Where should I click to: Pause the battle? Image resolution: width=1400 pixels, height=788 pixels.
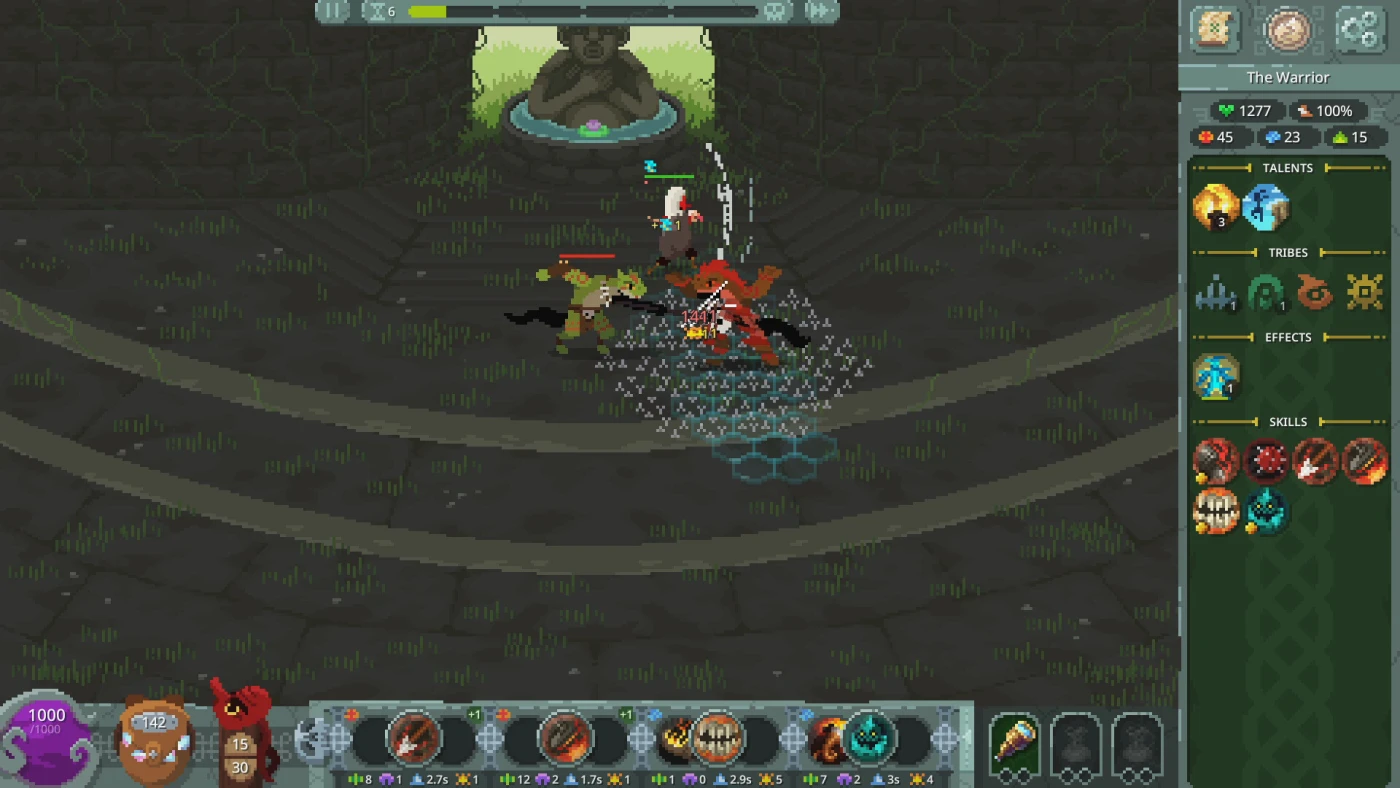click(x=332, y=11)
